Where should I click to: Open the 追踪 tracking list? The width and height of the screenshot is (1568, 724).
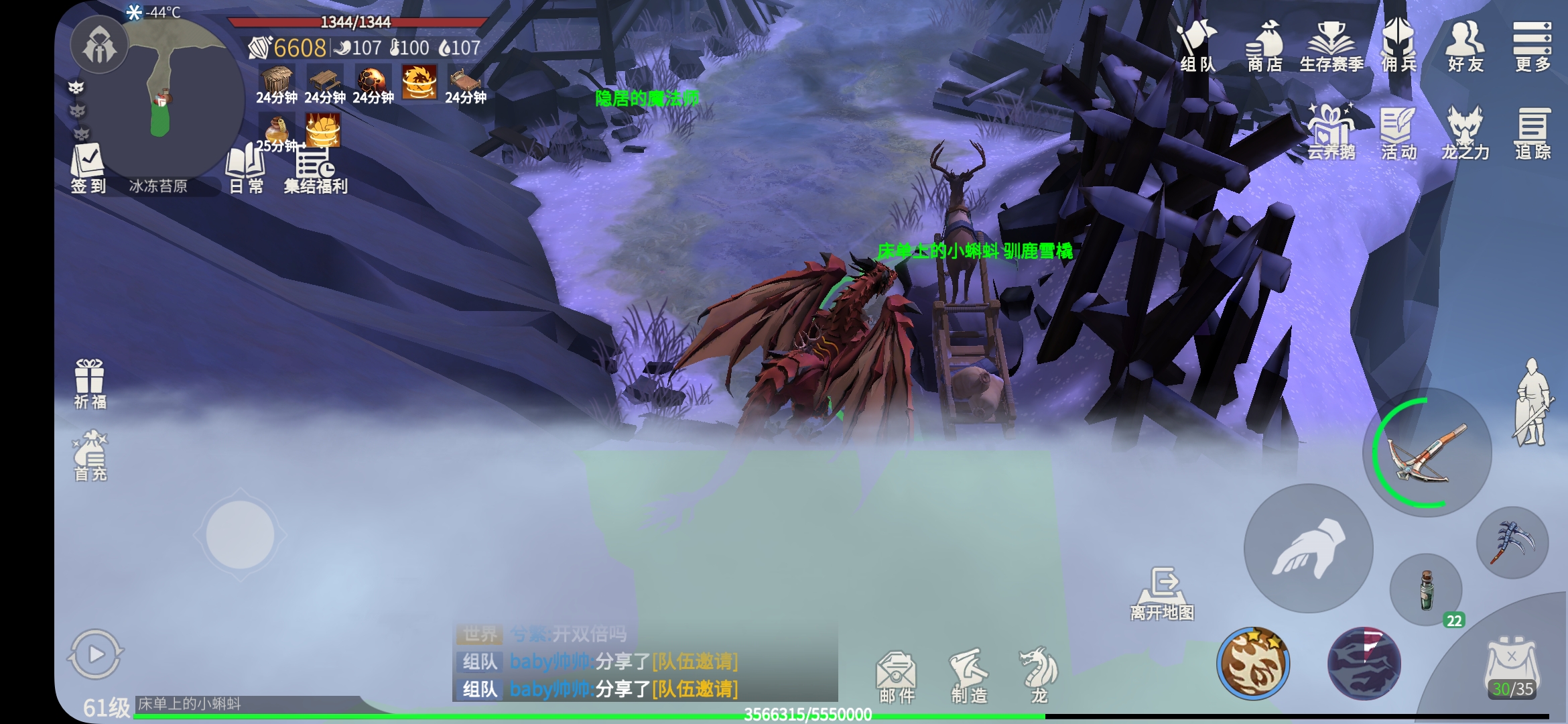coord(1532,133)
